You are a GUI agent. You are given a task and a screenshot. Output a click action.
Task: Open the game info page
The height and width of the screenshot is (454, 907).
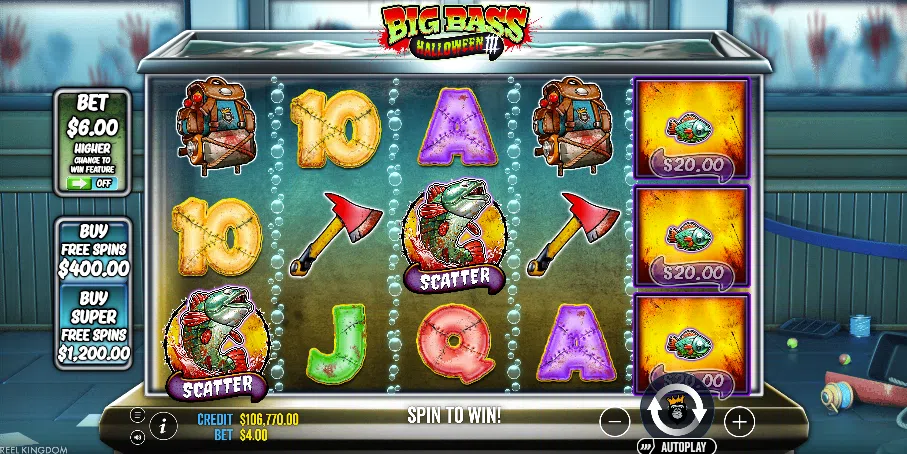[x=163, y=425]
